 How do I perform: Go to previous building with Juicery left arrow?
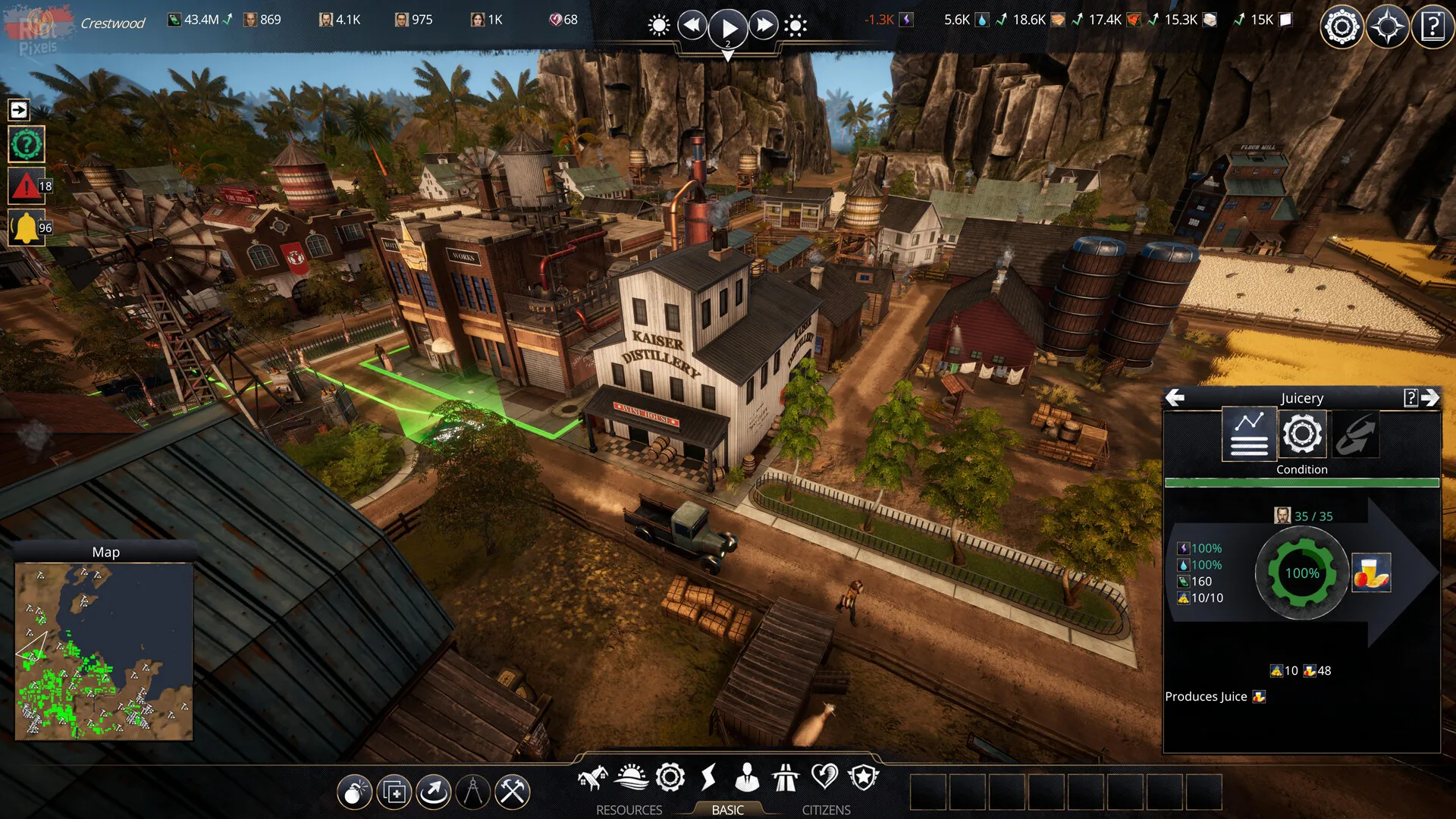(x=1175, y=398)
